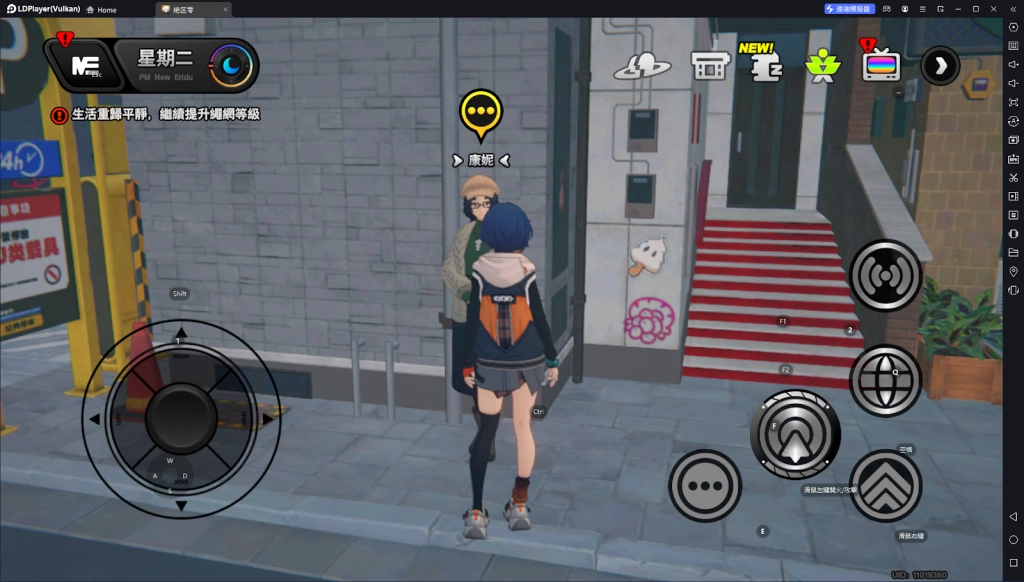Tap the 康妮 speech bubble marker
Image resolution: width=1024 pixels, height=582 pixels.
click(x=482, y=112)
